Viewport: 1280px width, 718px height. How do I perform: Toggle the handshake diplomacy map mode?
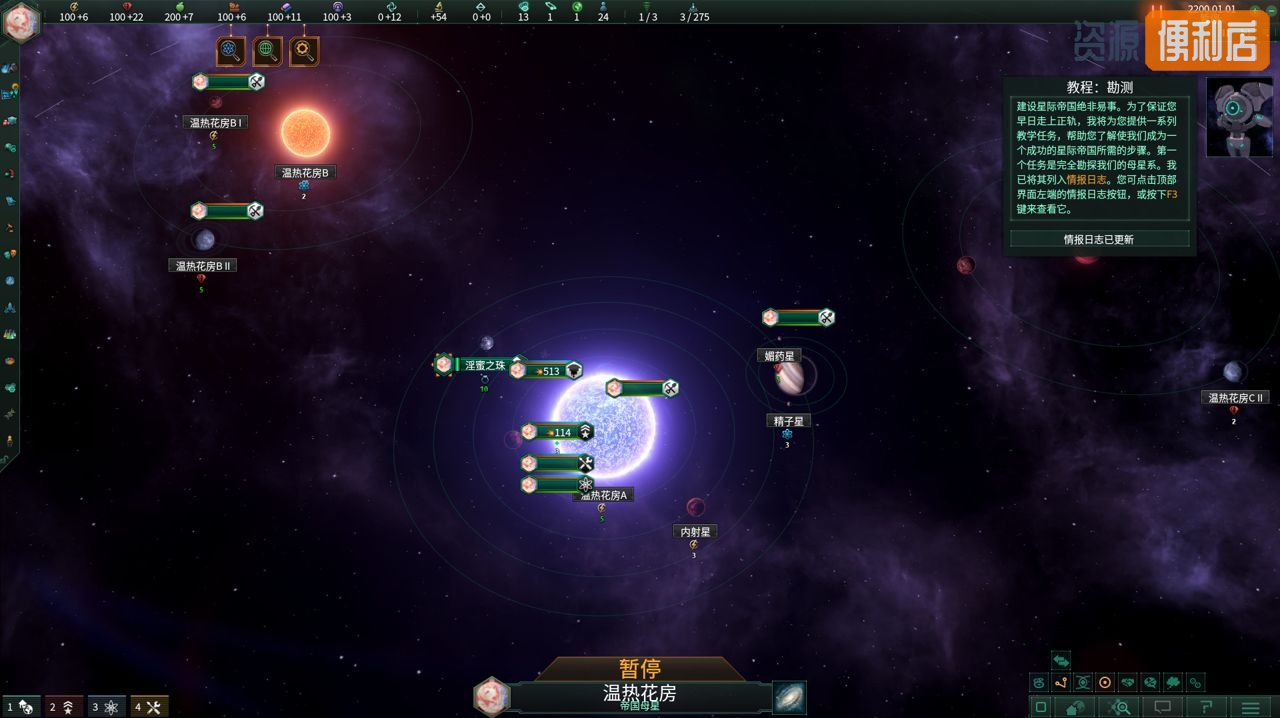click(x=1128, y=683)
